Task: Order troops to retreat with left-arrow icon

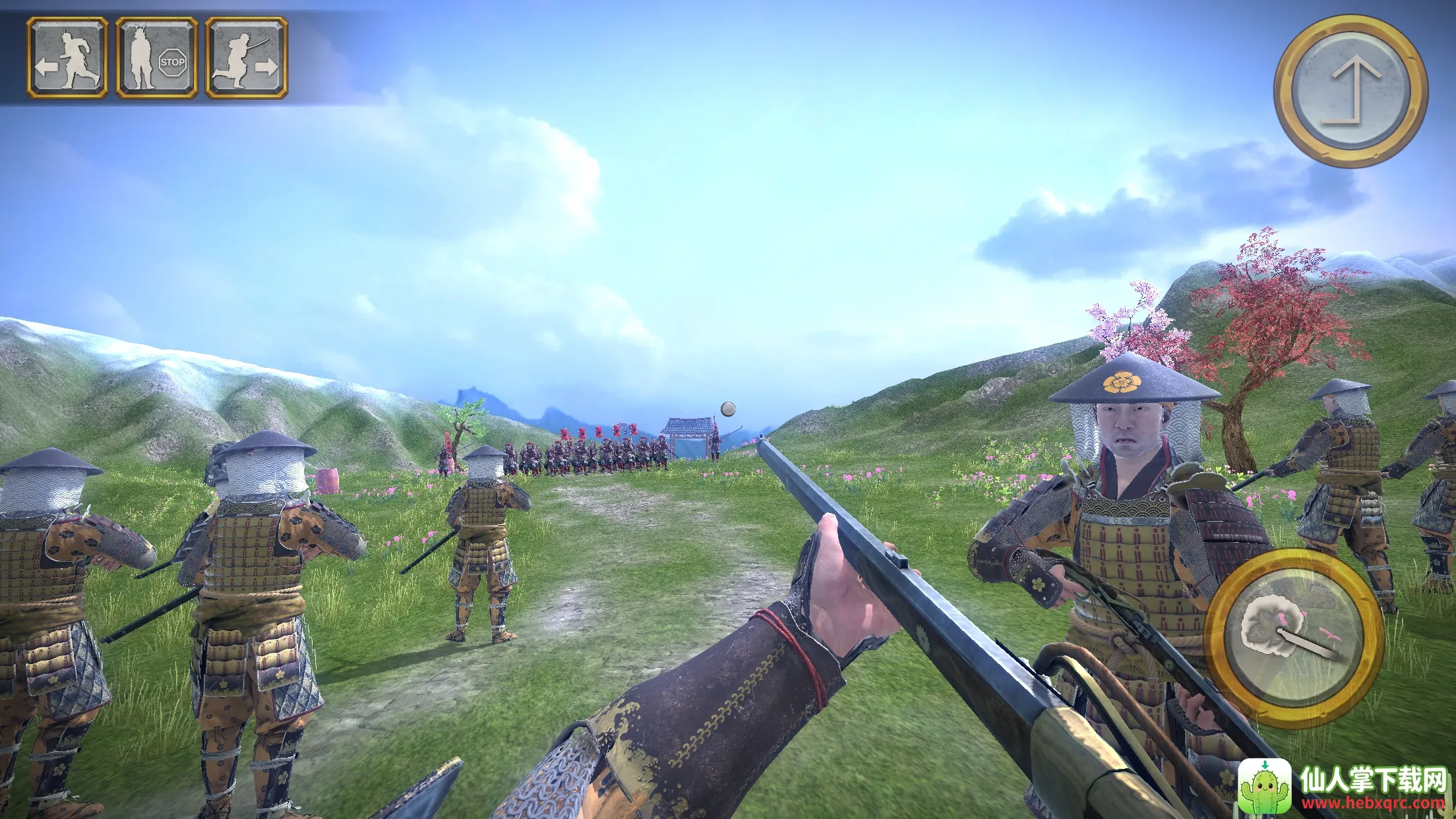Action: [x=67, y=58]
